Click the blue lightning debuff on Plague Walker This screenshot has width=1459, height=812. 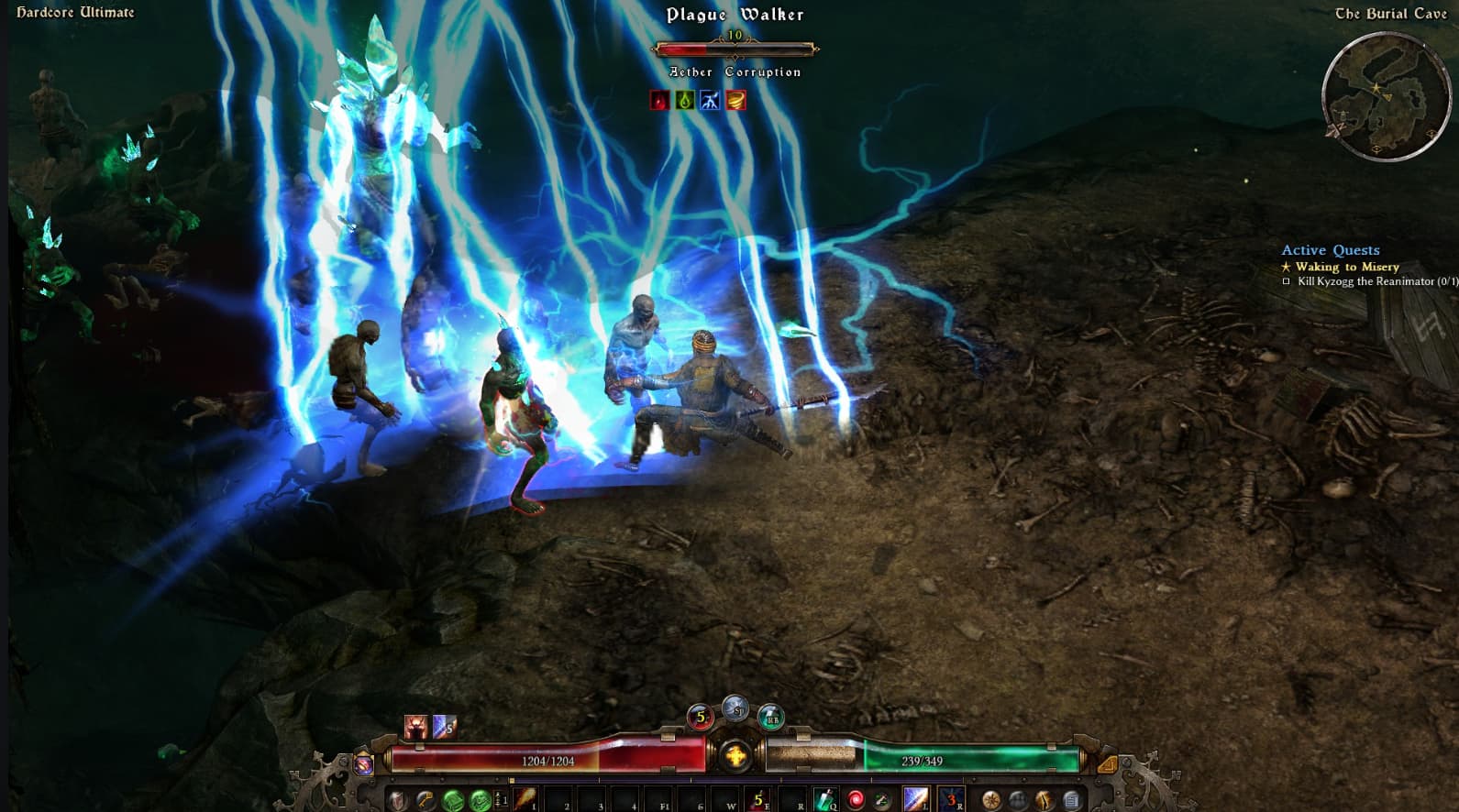[x=710, y=100]
